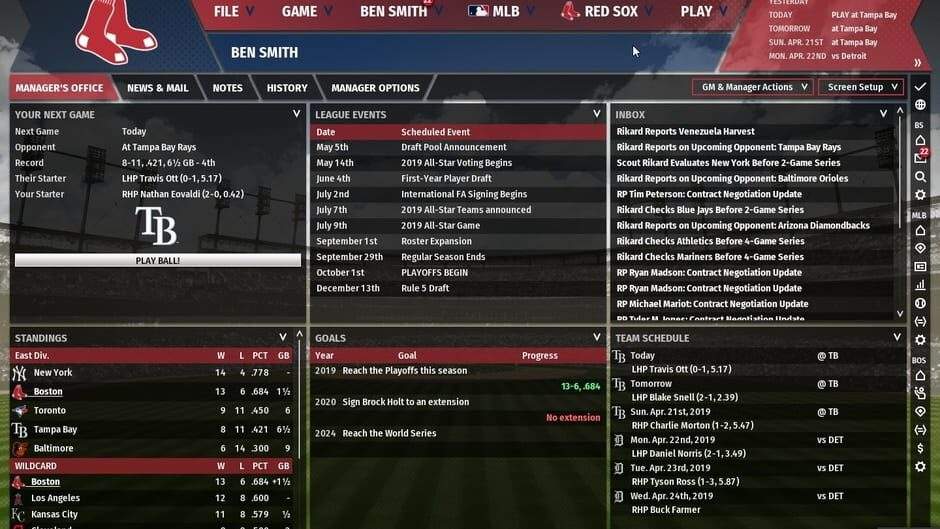Screen dimensions: 940x529
Task: Click the PLAY BALL! button
Action: (158, 260)
